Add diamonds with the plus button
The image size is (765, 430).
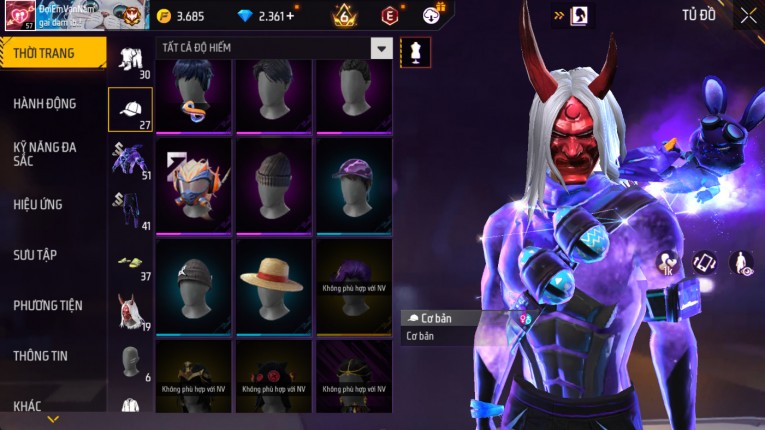[291, 16]
